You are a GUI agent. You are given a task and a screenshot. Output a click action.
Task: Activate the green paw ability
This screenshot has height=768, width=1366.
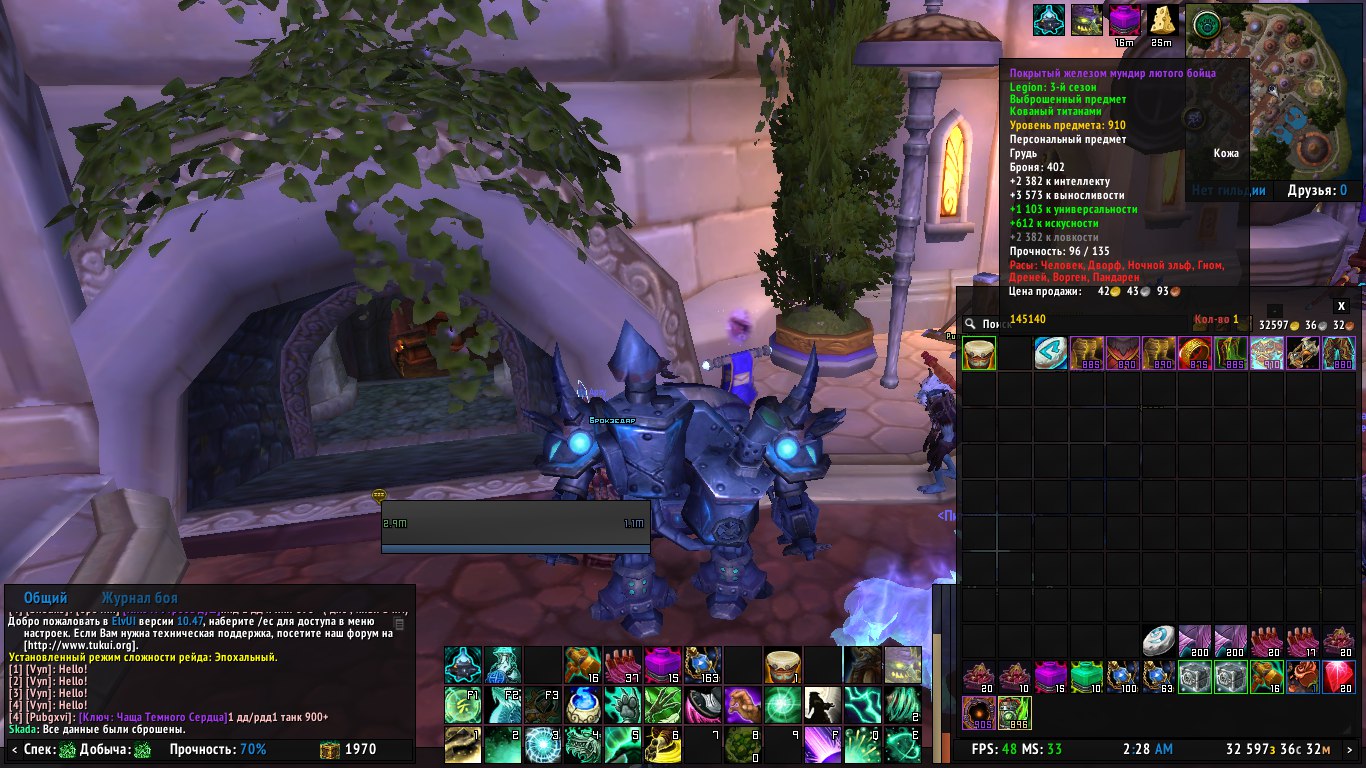pyautogui.click(x=621, y=704)
